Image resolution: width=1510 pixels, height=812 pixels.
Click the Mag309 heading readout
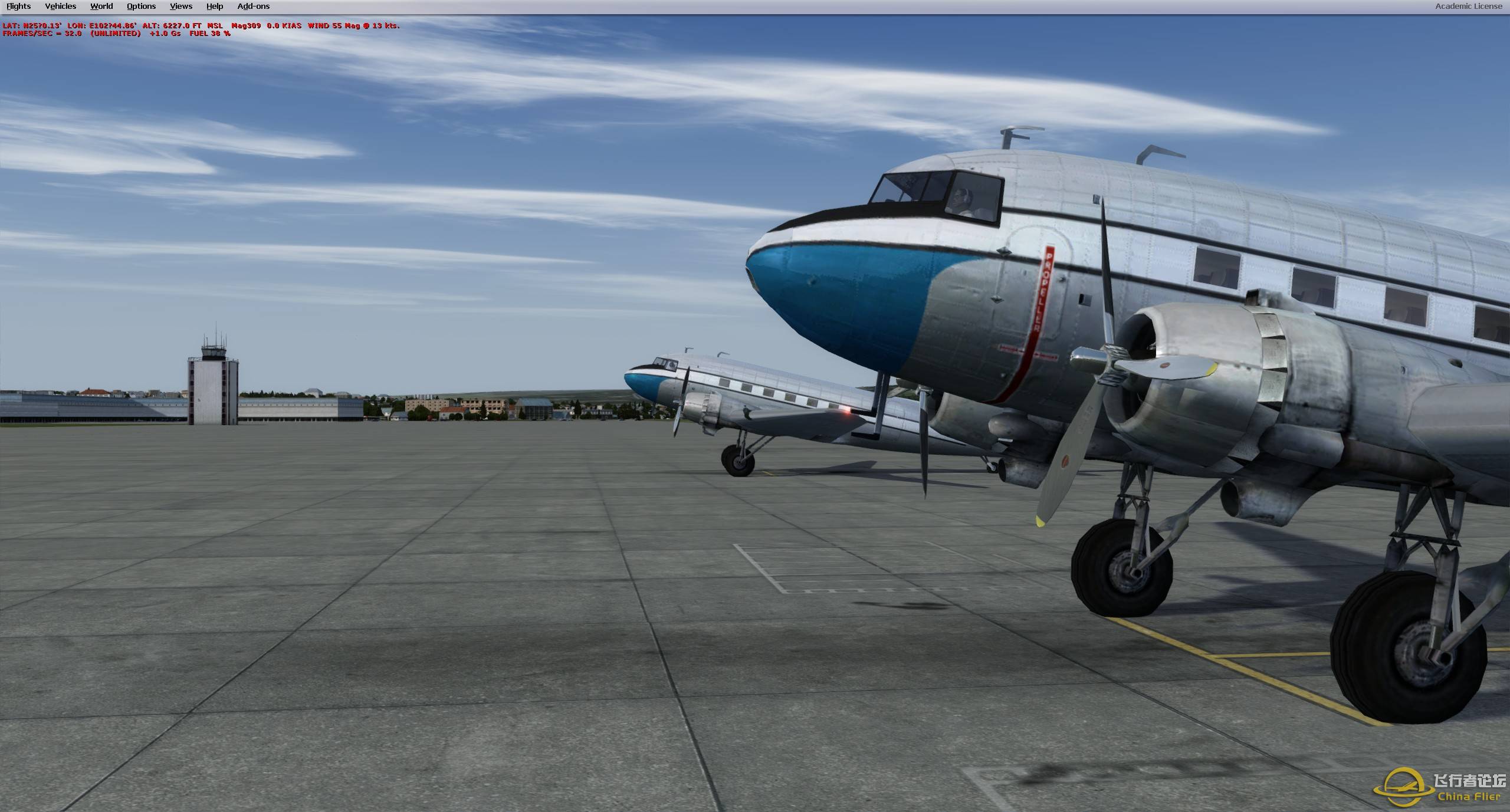click(x=248, y=26)
